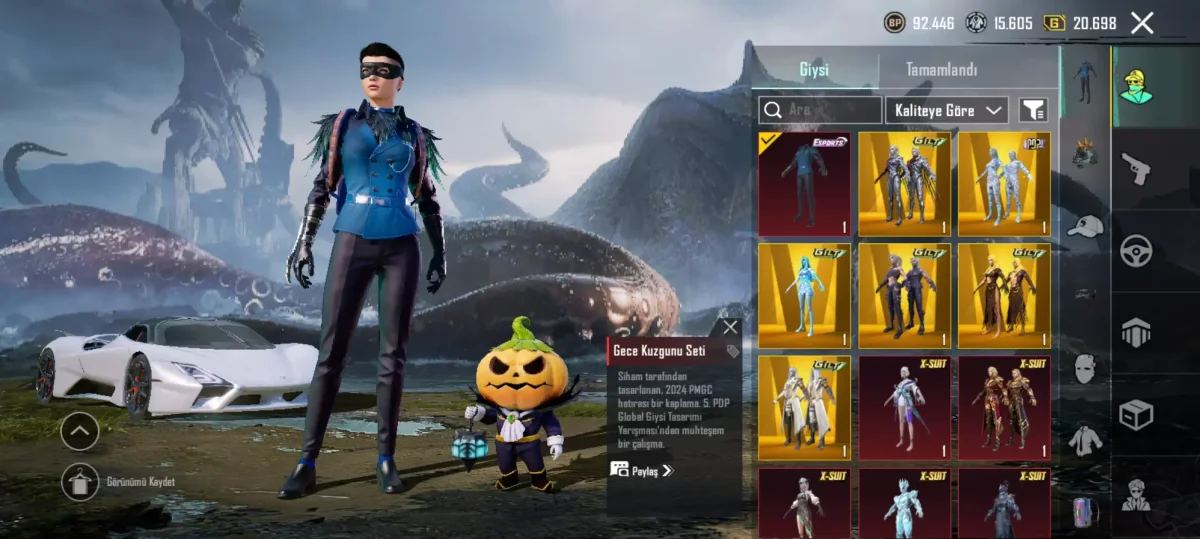Expand the round up-arrow button
The height and width of the screenshot is (539, 1200).
(x=80, y=432)
